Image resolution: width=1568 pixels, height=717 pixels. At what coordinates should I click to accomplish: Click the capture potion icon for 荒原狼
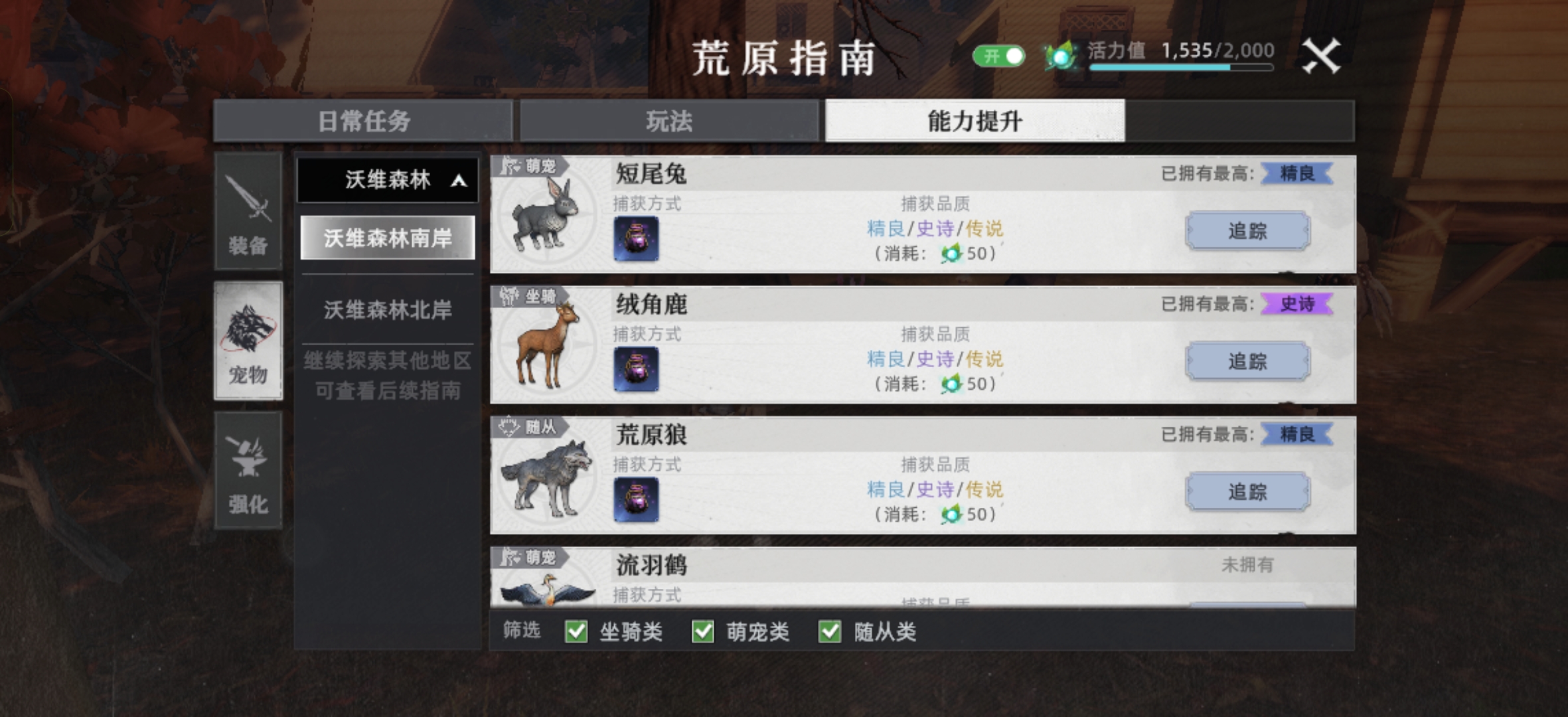[636, 499]
